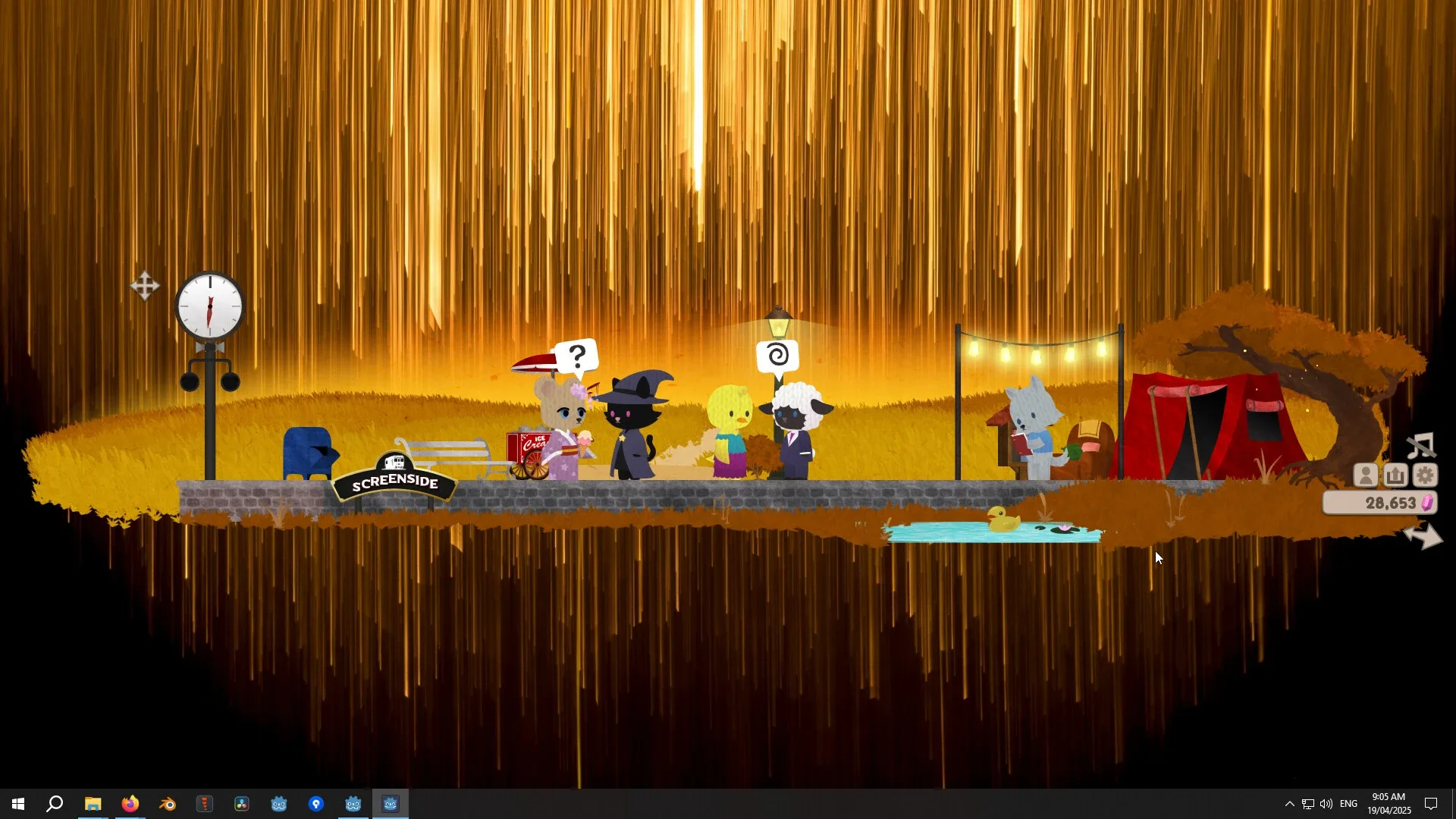
Task: Click the rubber duck in the pond
Action: (1001, 520)
